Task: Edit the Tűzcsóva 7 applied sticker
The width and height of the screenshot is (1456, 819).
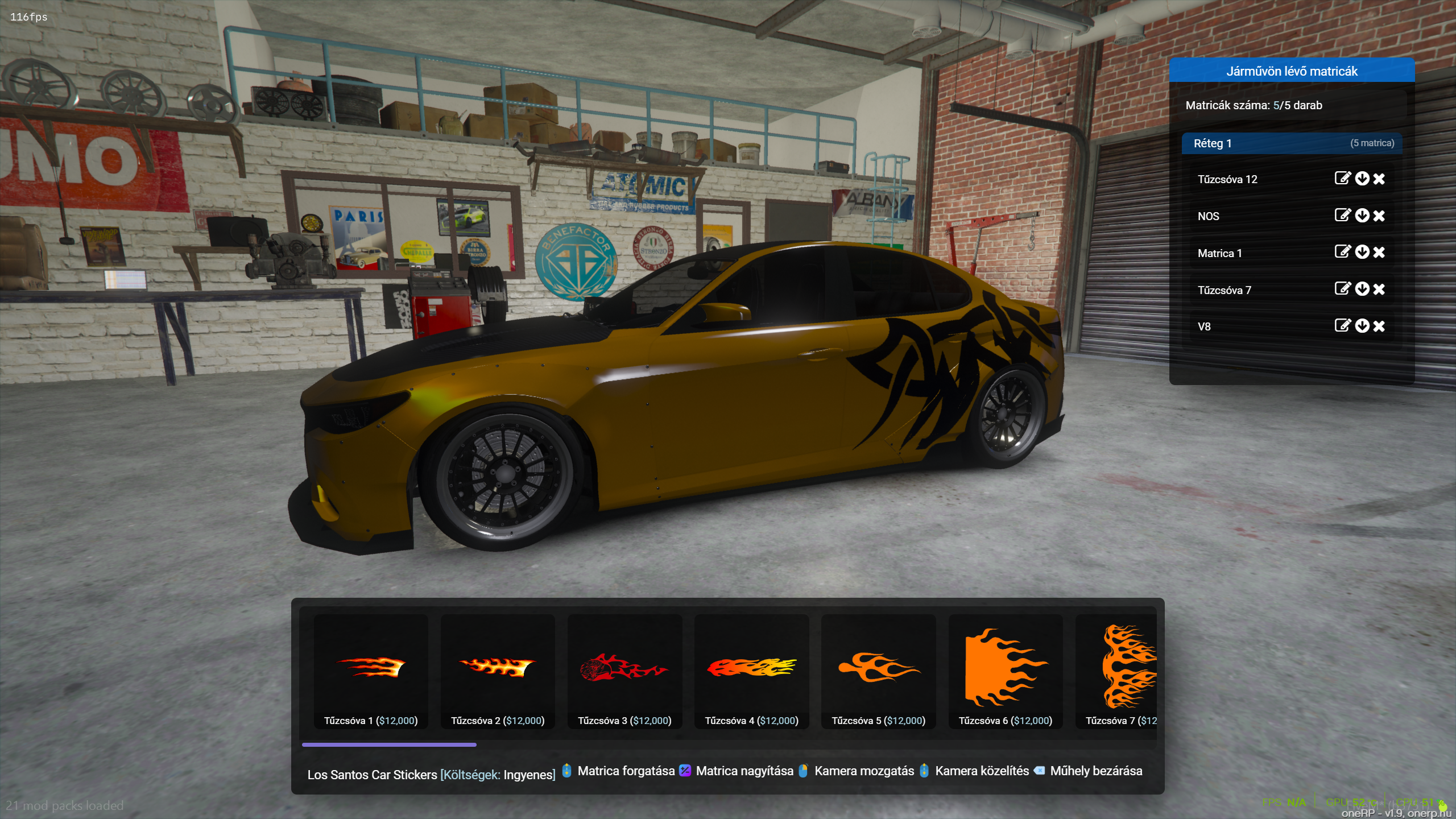Action: (1342, 289)
